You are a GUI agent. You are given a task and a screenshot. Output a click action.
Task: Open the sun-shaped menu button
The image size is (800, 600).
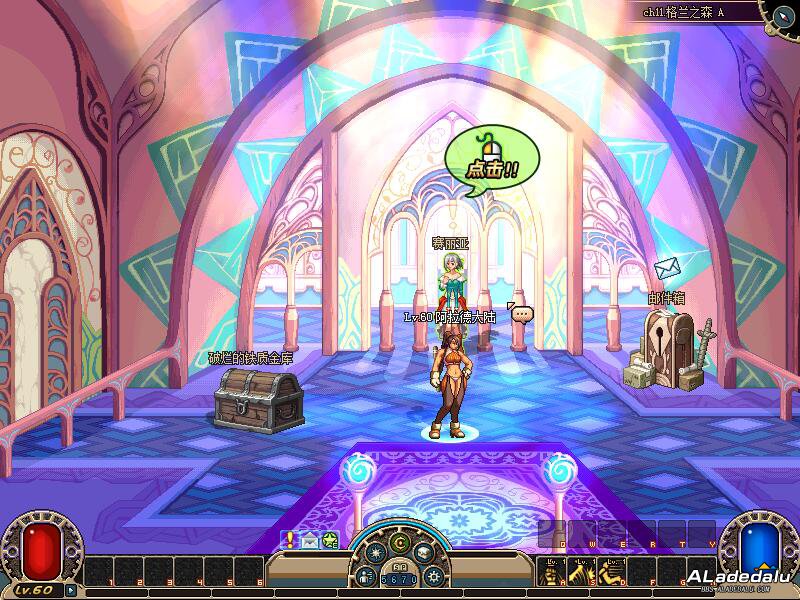375,551
